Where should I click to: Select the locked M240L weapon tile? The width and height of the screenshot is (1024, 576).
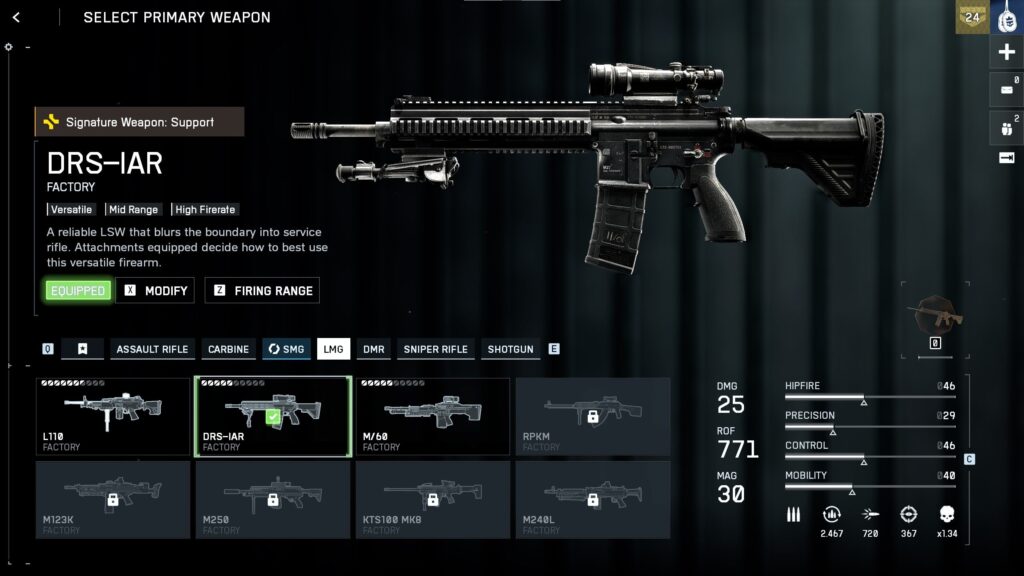tap(593, 499)
